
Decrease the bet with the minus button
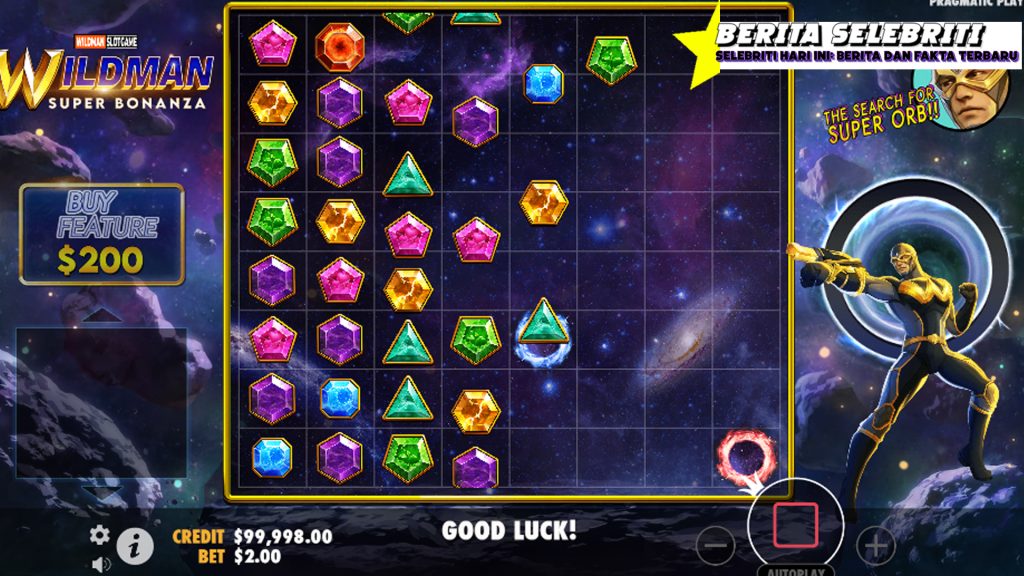coord(714,545)
